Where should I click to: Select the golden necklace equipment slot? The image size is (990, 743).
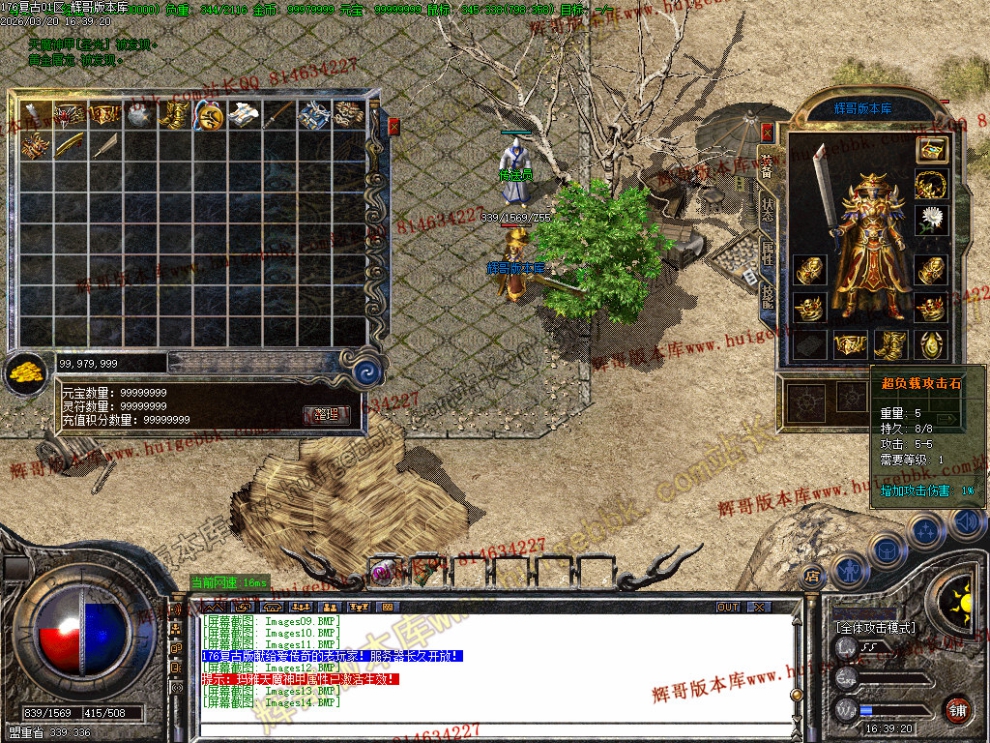931,184
